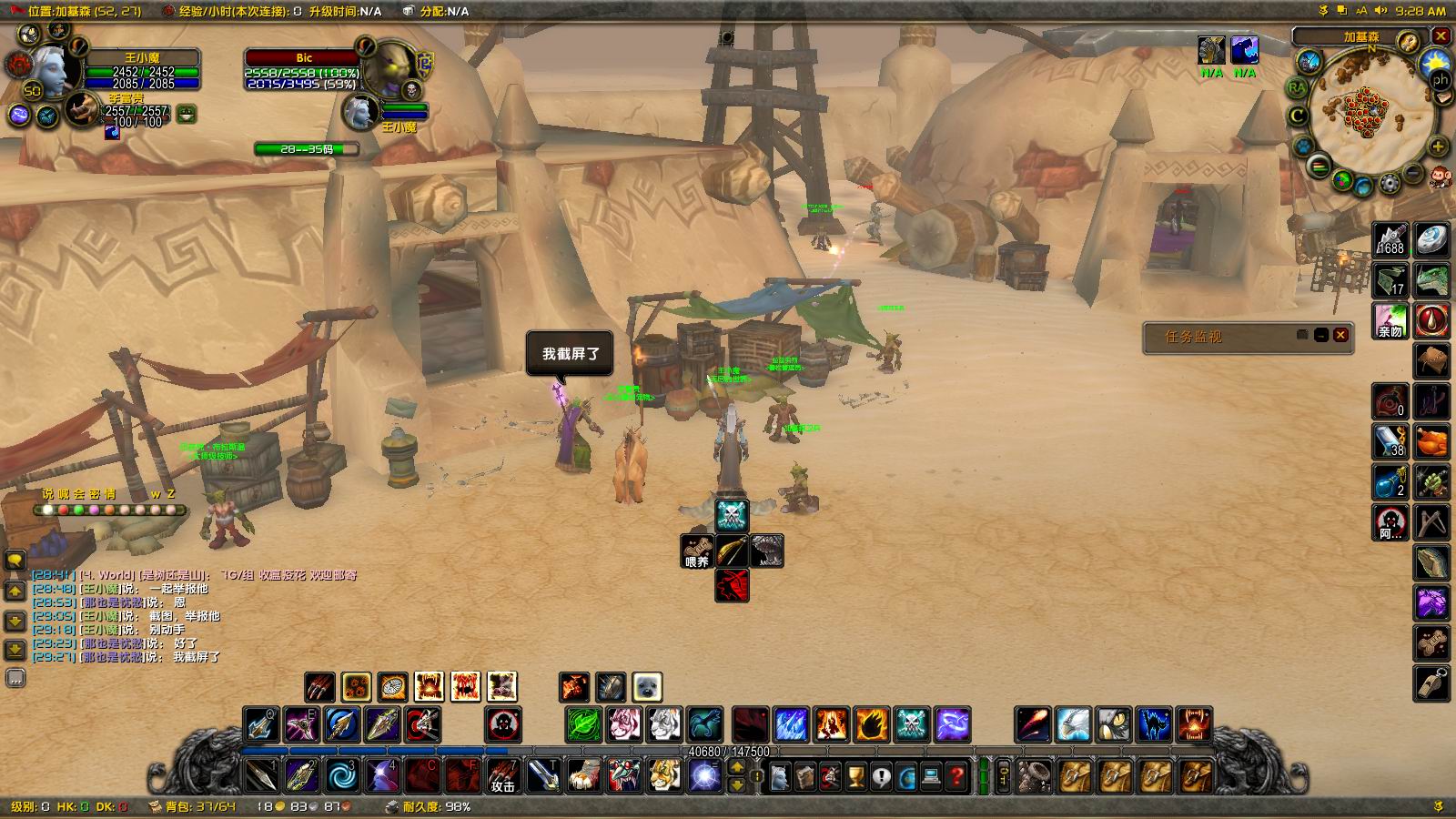This screenshot has width=1456, height=819.
Task: Click the minimap zoom-in plus button
Action: click(x=1438, y=147)
